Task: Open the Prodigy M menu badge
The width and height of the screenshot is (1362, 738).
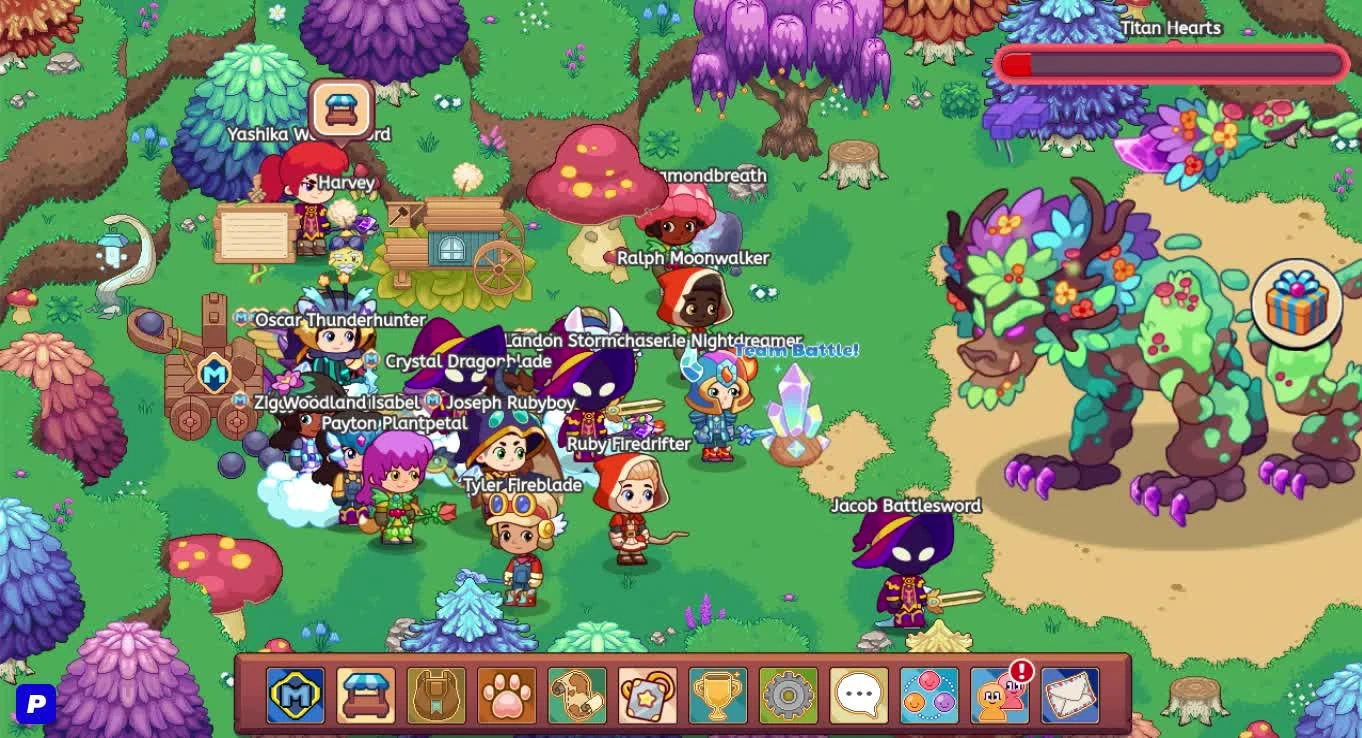Action: point(295,692)
